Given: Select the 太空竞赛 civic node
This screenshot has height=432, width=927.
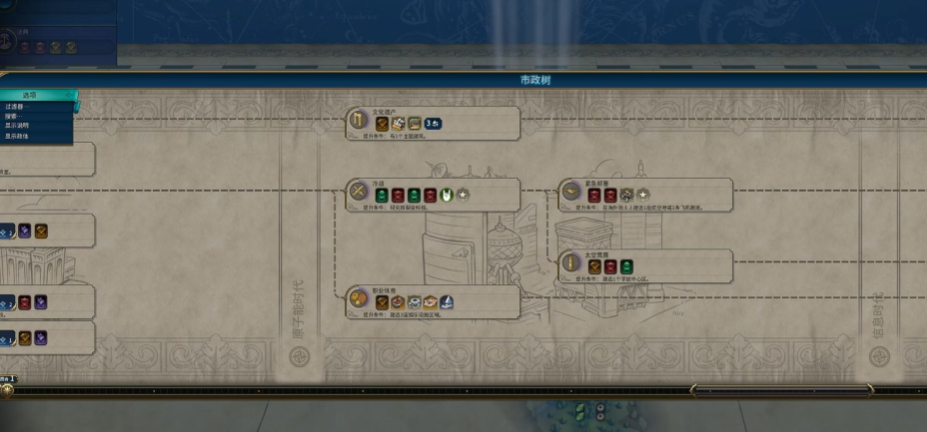Looking at the screenshot, I should [645, 266].
